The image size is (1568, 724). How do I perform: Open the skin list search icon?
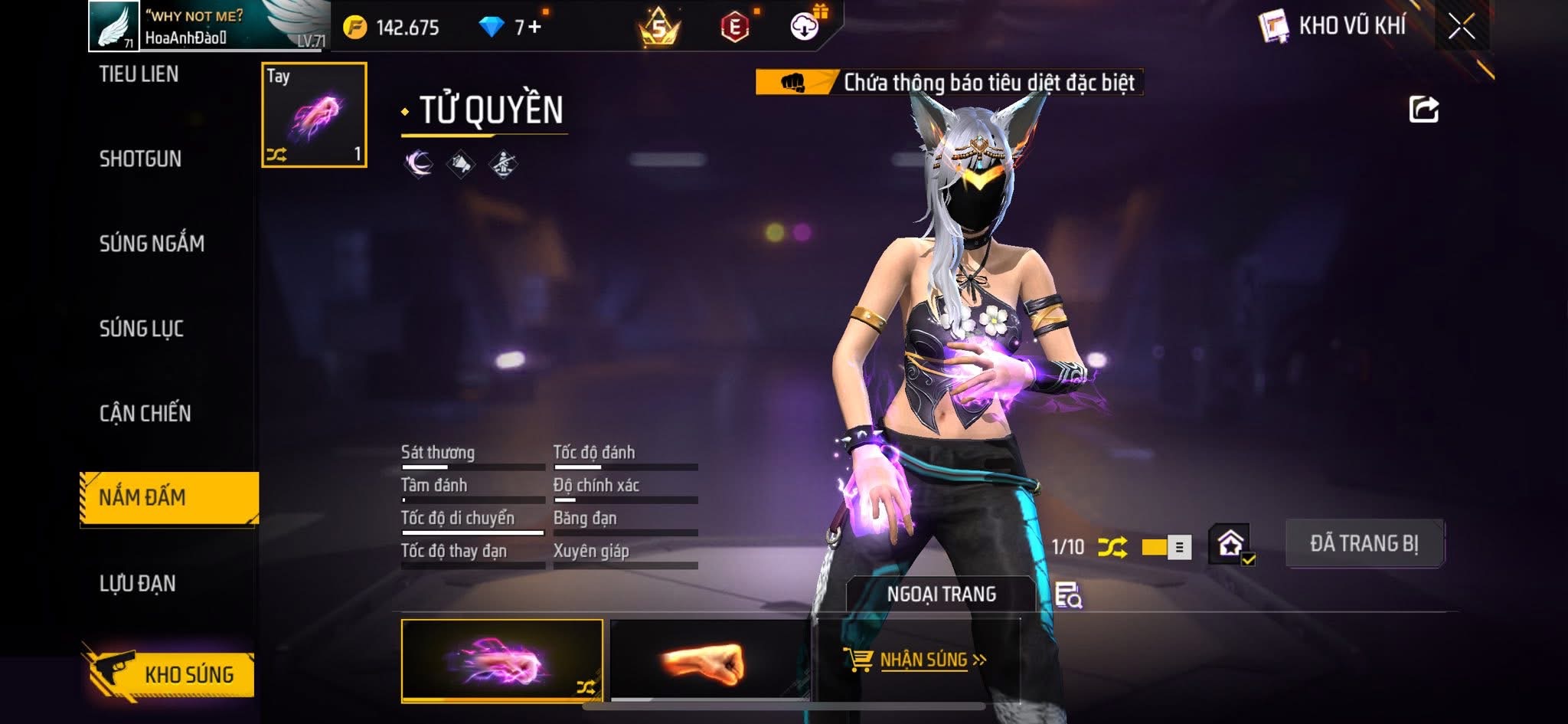click(x=1067, y=595)
